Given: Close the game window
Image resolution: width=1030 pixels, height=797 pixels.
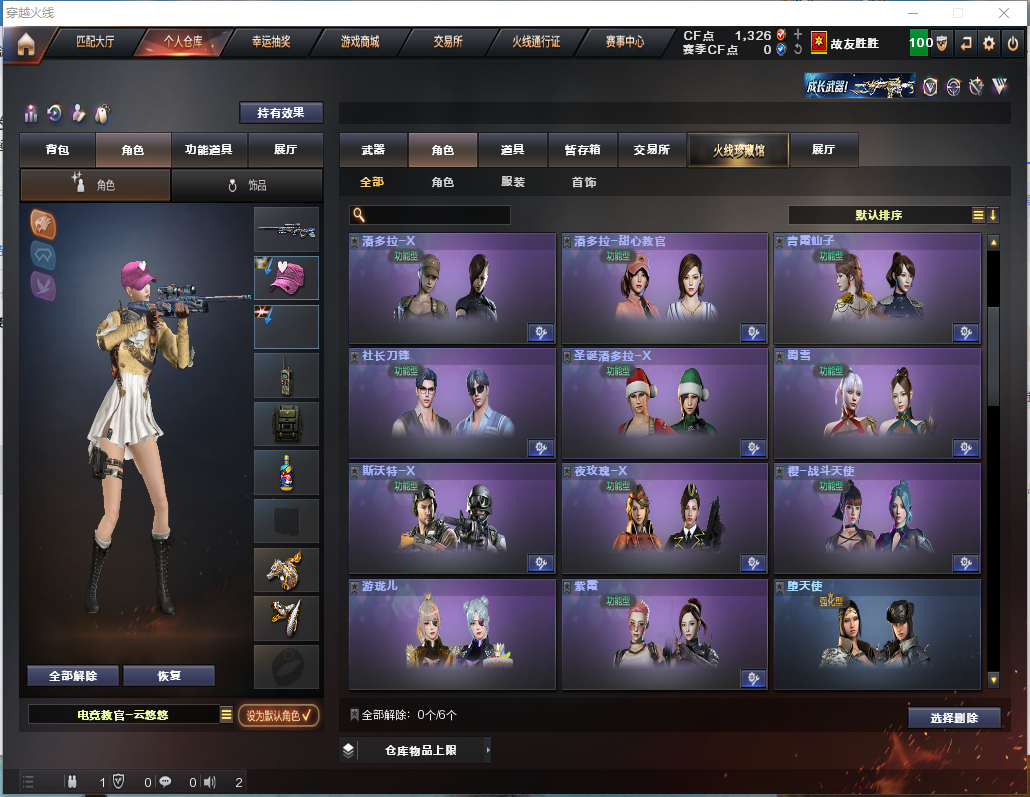Looking at the screenshot, I should tap(1004, 13).
